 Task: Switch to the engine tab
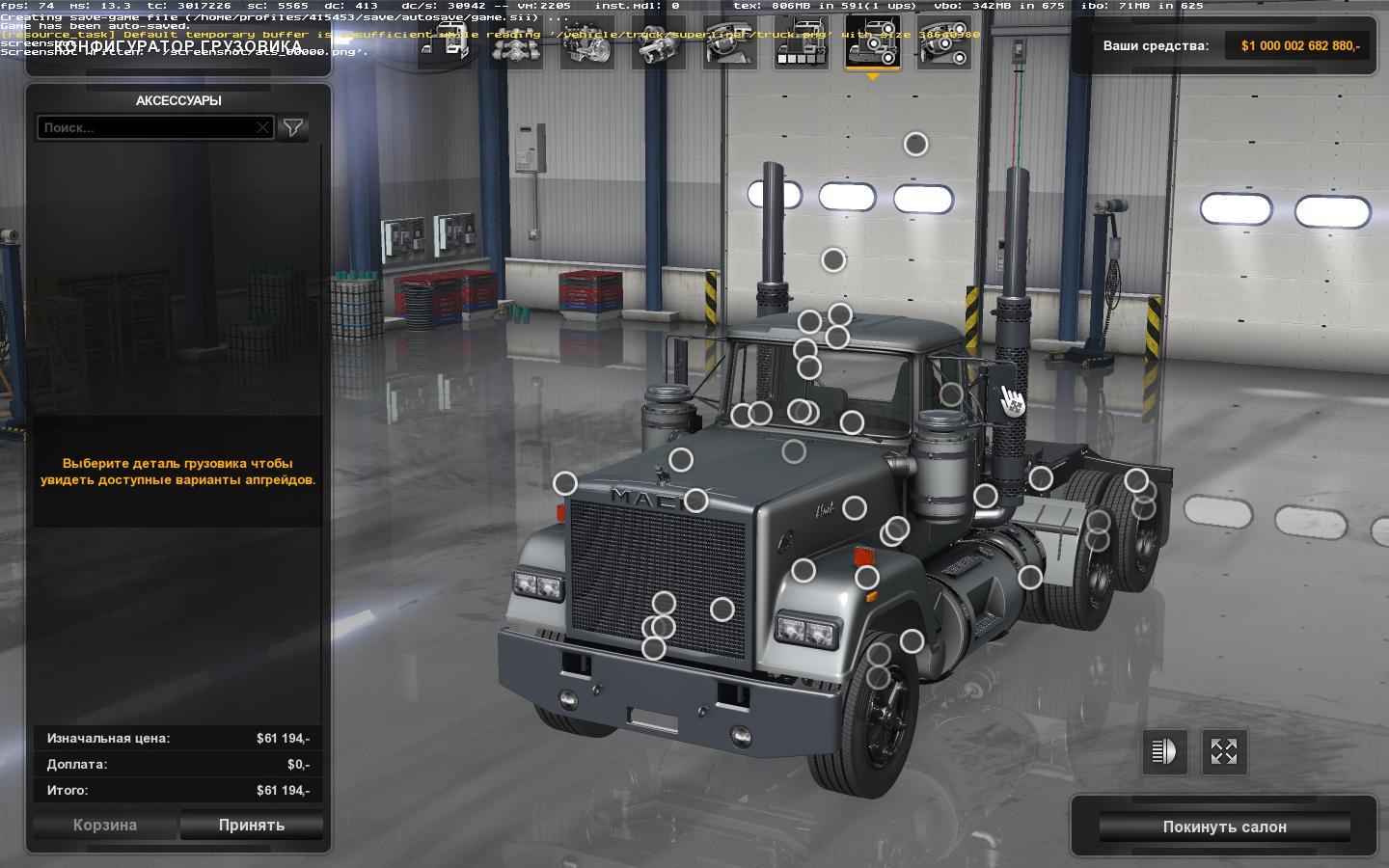(587, 44)
